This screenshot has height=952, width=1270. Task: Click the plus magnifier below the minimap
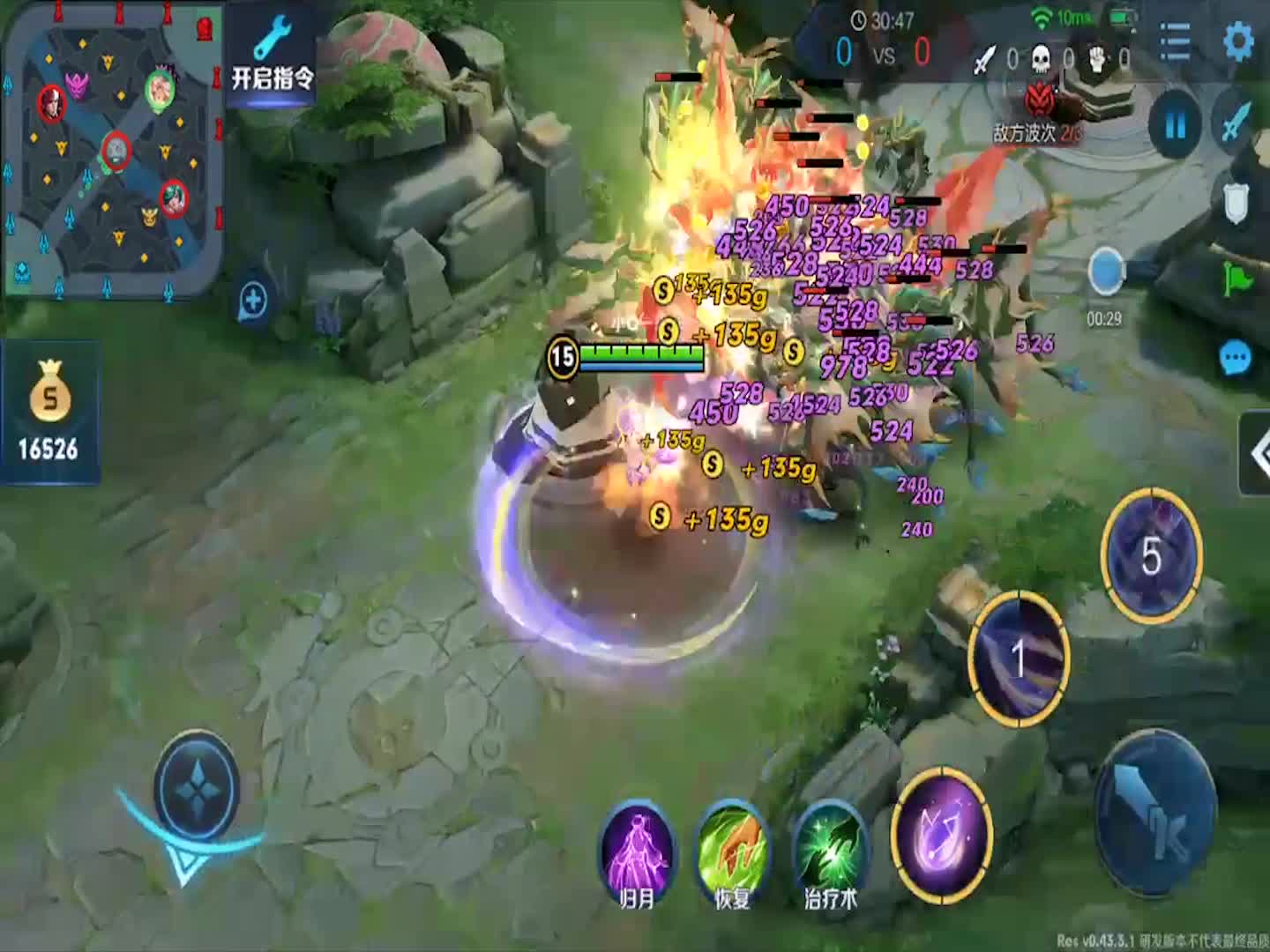[254, 301]
